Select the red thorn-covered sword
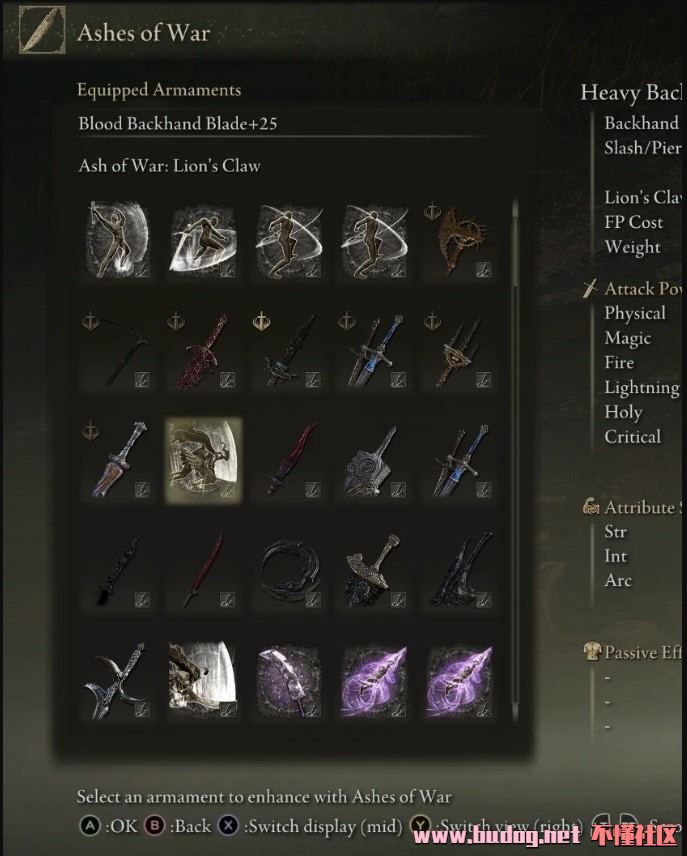This screenshot has height=856, width=687. (203, 349)
